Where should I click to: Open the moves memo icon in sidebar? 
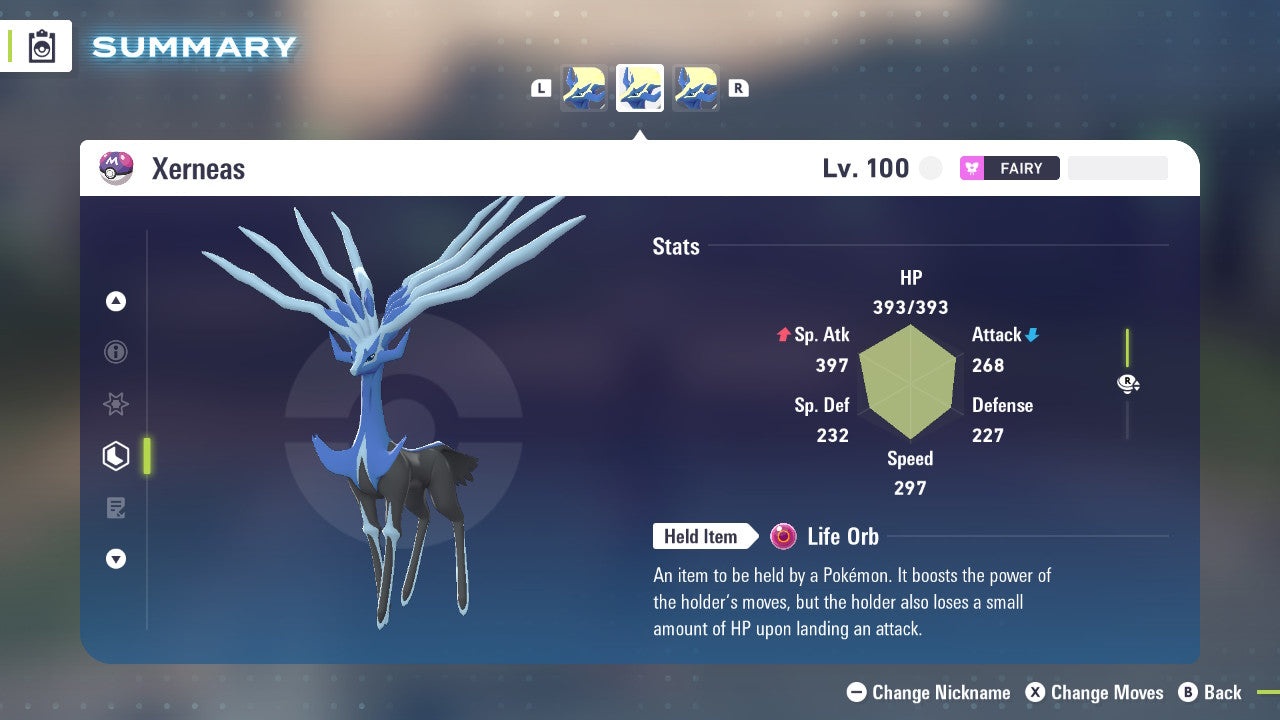tap(116, 508)
